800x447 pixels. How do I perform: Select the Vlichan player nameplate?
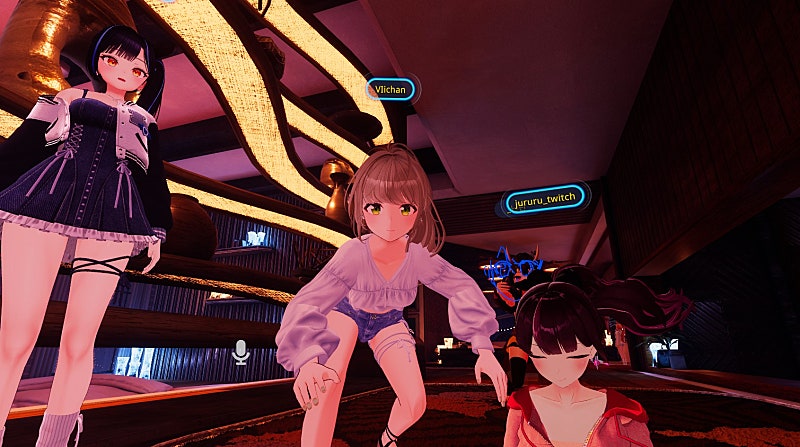point(390,89)
